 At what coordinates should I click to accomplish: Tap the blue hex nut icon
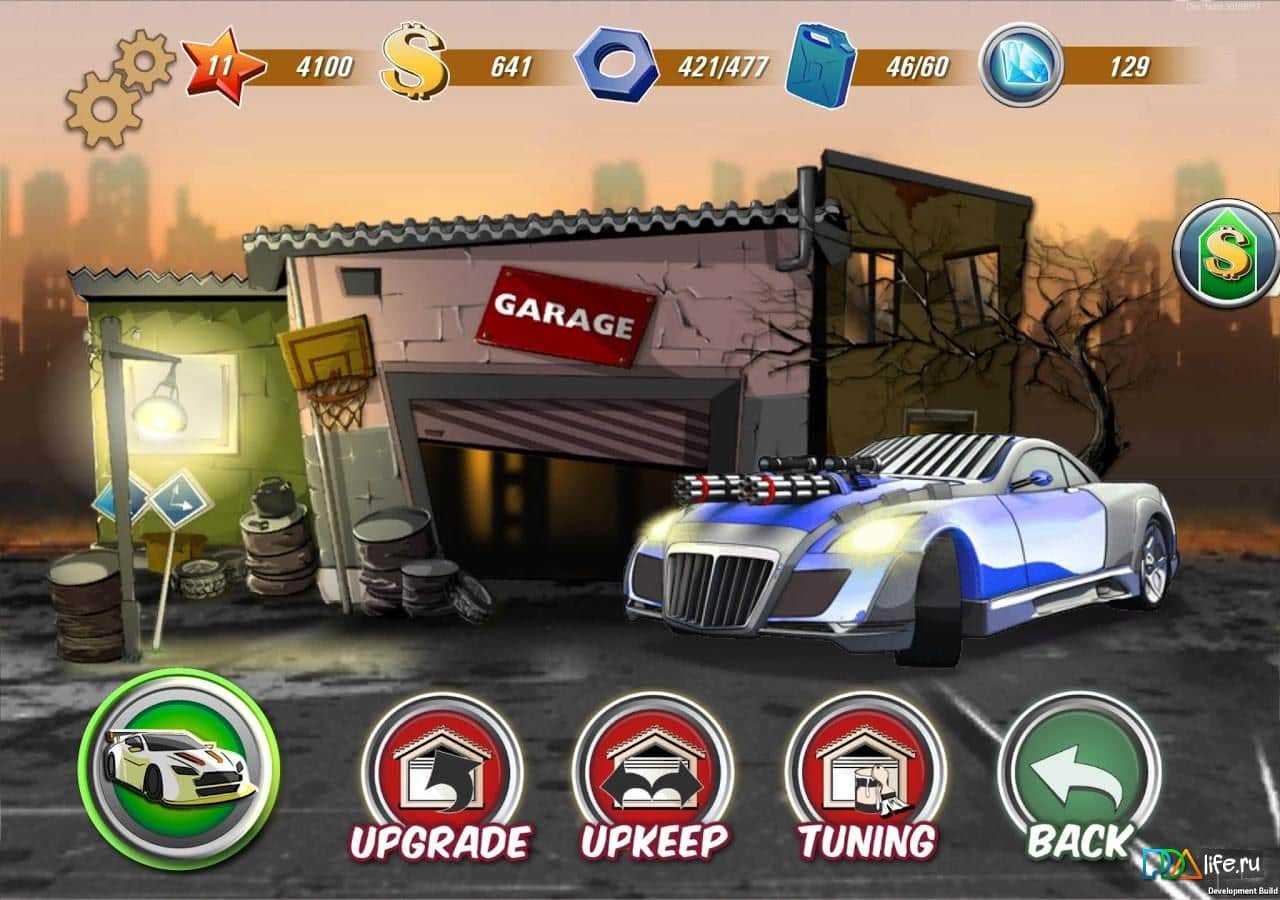[x=616, y=65]
